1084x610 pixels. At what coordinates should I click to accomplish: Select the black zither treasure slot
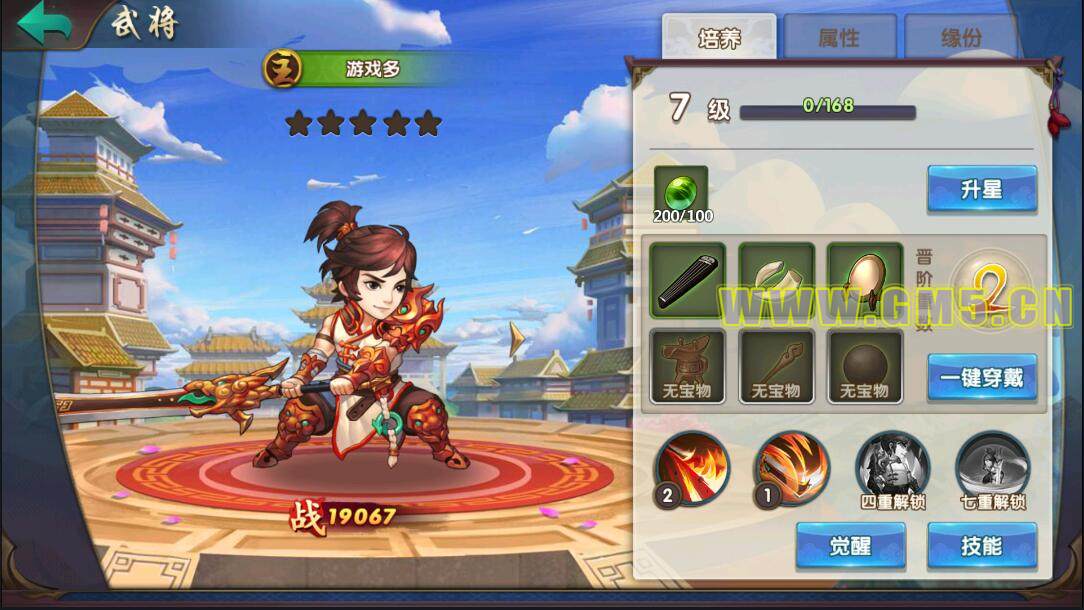click(x=687, y=280)
